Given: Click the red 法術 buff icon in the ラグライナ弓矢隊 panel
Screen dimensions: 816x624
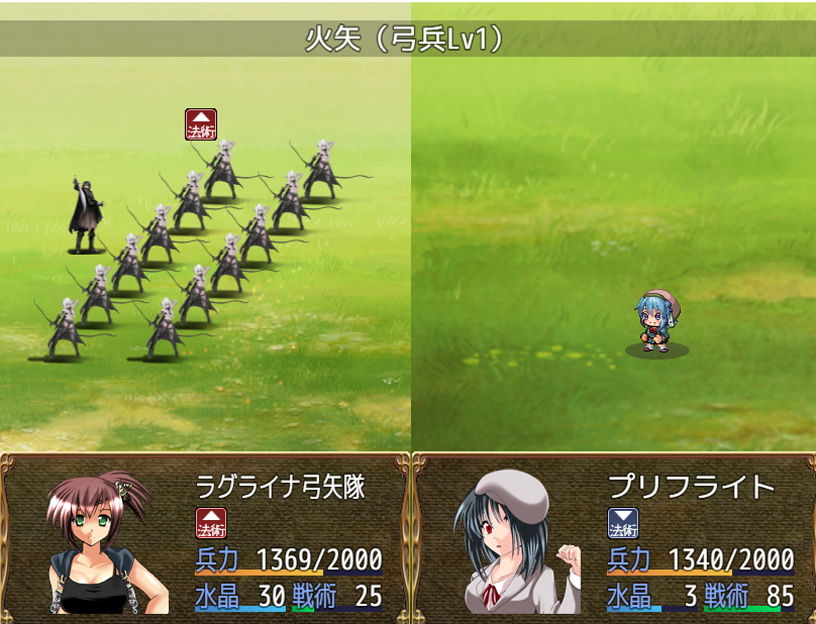Looking at the screenshot, I should (x=211, y=523).
